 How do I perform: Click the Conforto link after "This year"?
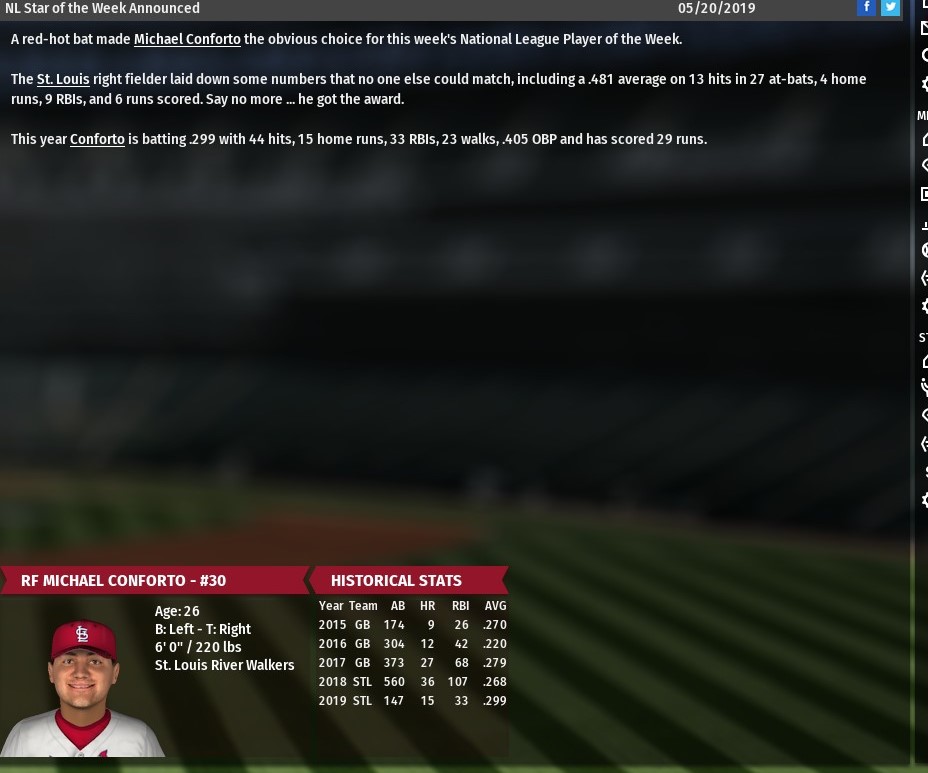click(x=97, y=140)
